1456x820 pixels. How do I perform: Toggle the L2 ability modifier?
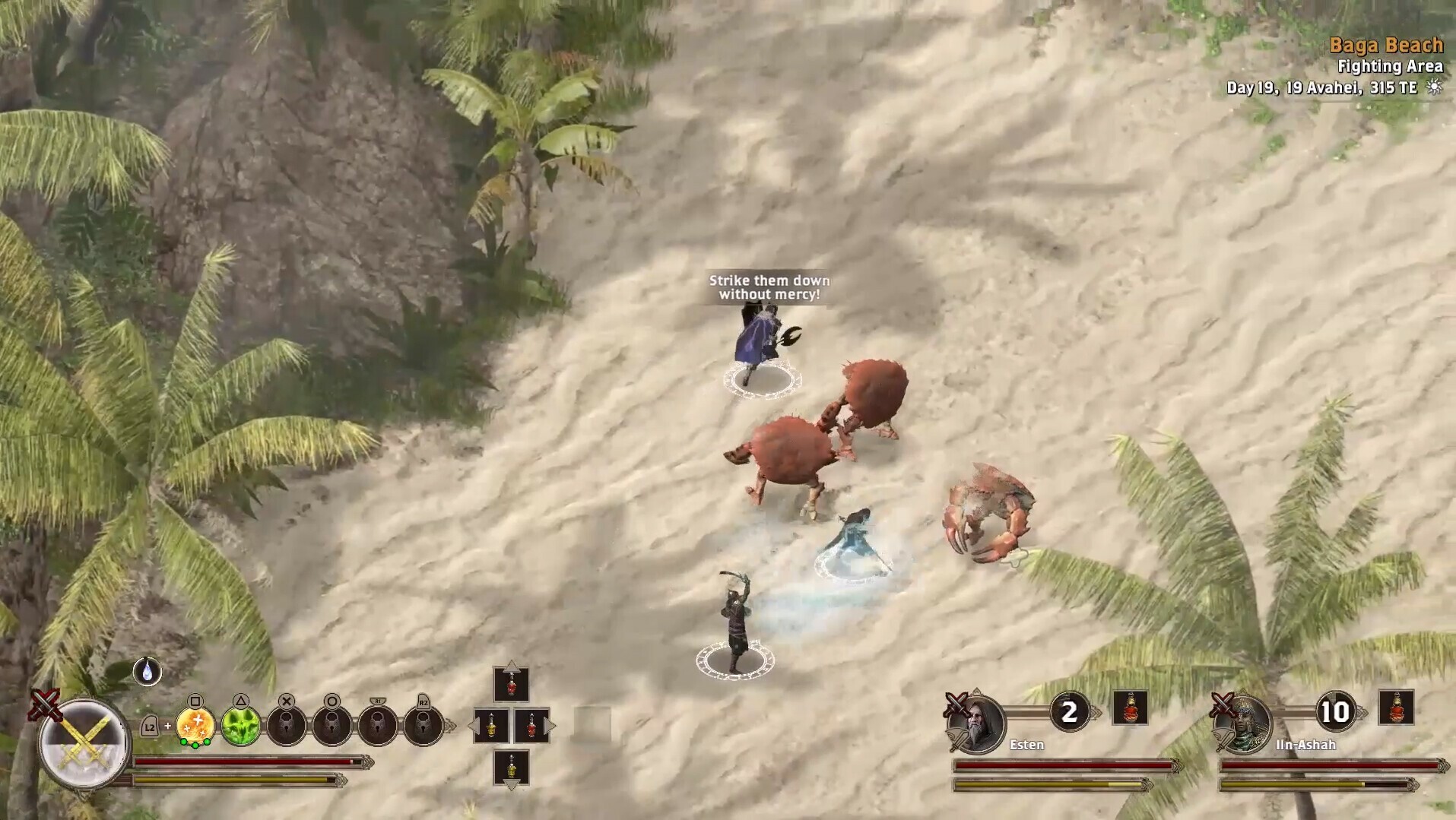tap(149, 726)
